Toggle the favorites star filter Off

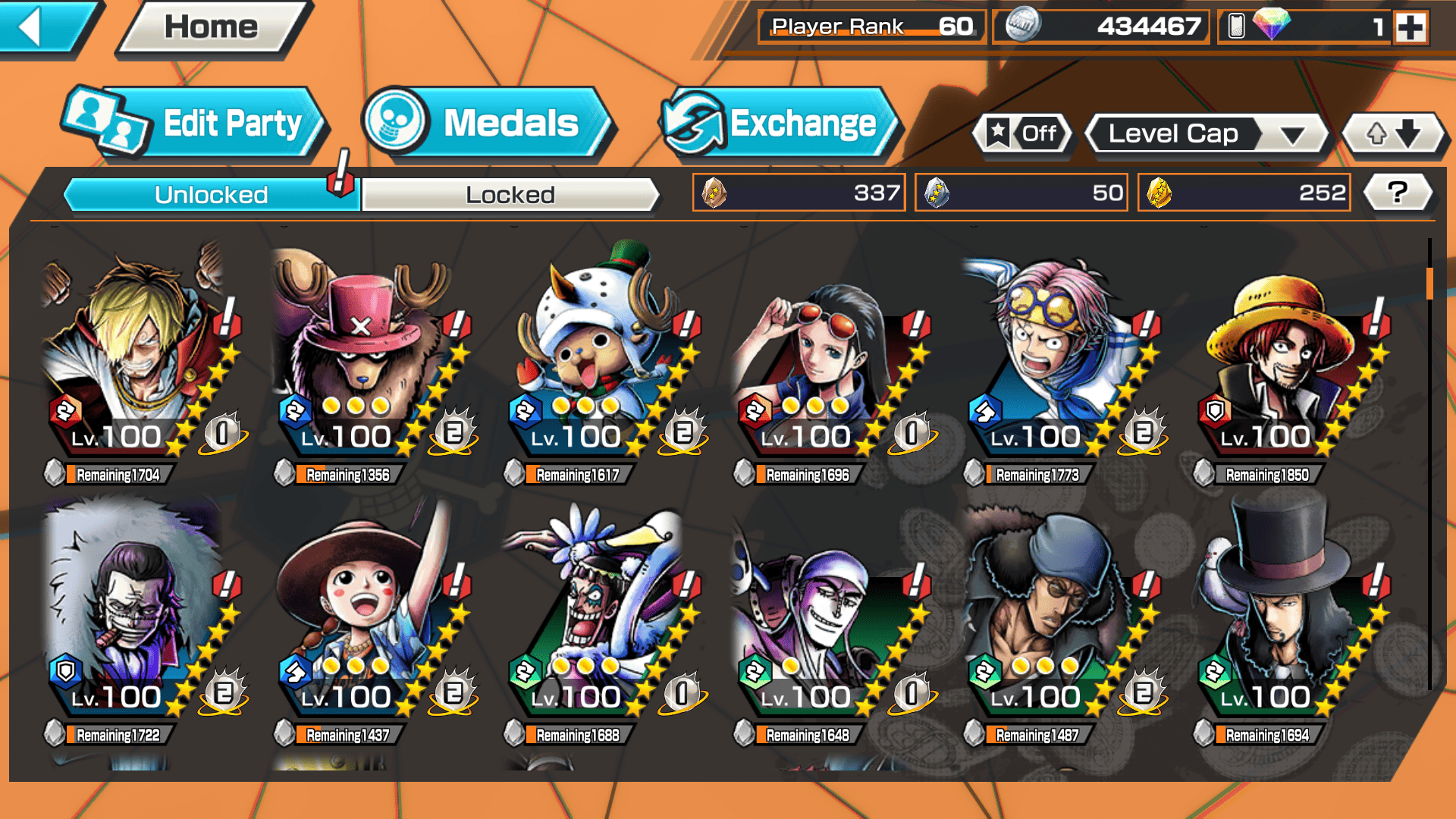click(1023, 134)
